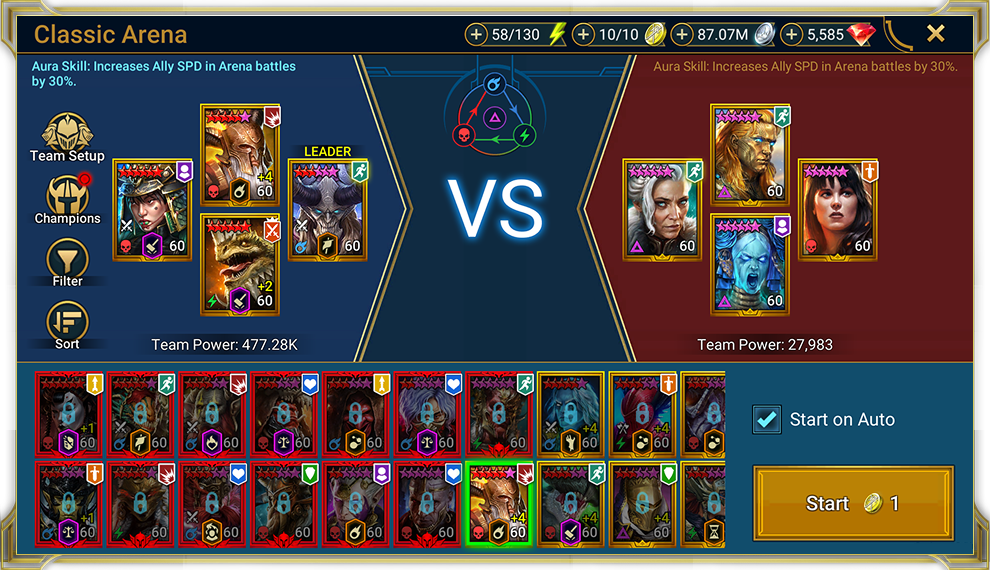
Task: Open the Sort options
Action: click(x=67, y=325)
